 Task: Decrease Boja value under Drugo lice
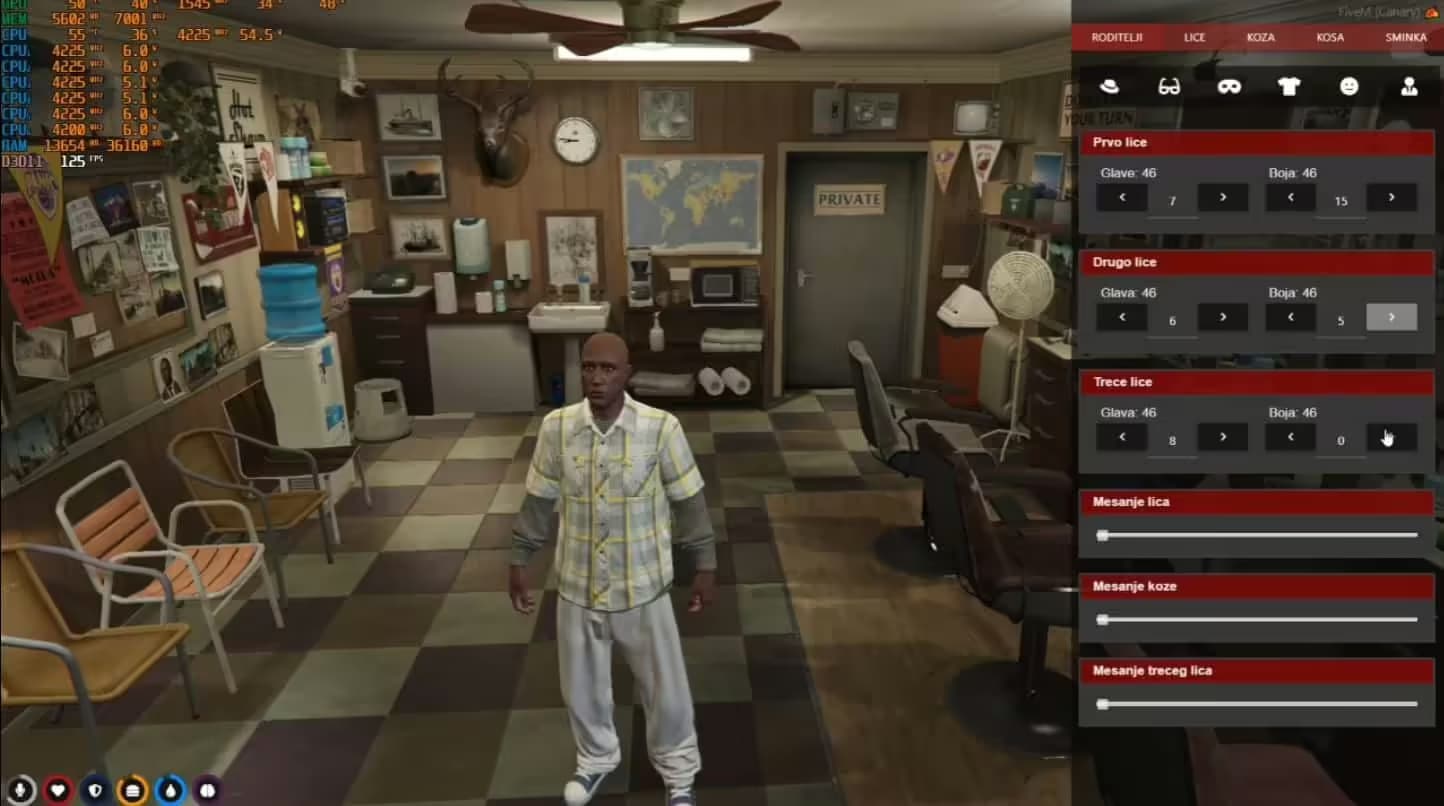pyautogui.click(x=1290, y=317)
